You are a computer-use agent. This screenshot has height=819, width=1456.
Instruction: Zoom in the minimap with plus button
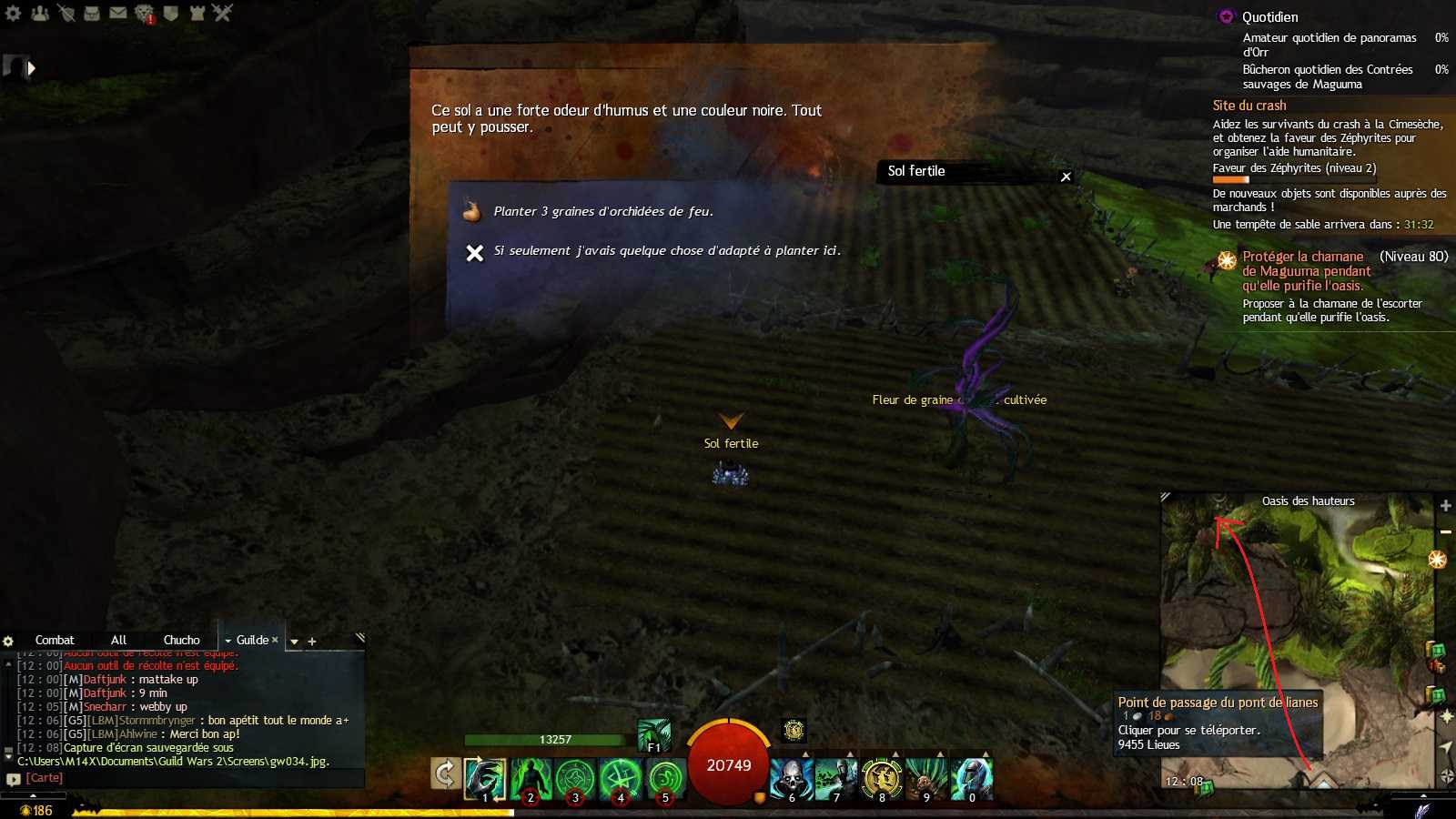1445,506
